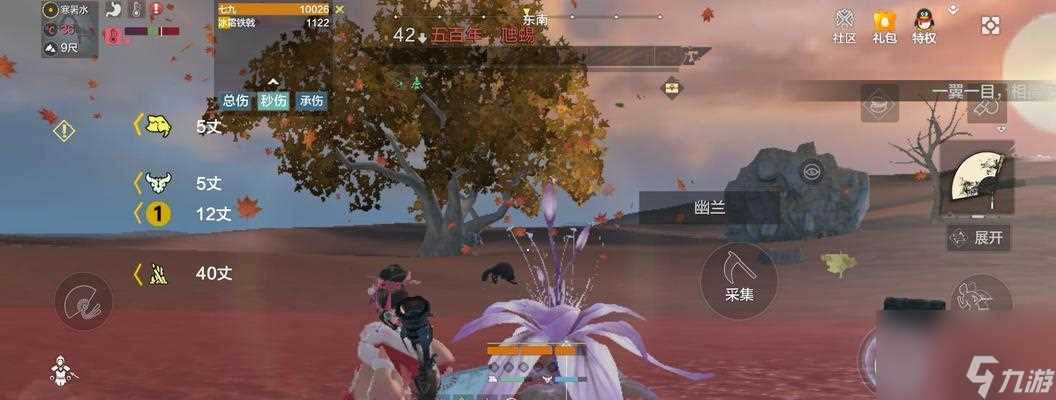1056x400 pixels.
Task: Close the damage stats panel
Action: pyautogui.click(x=340, y=9)
